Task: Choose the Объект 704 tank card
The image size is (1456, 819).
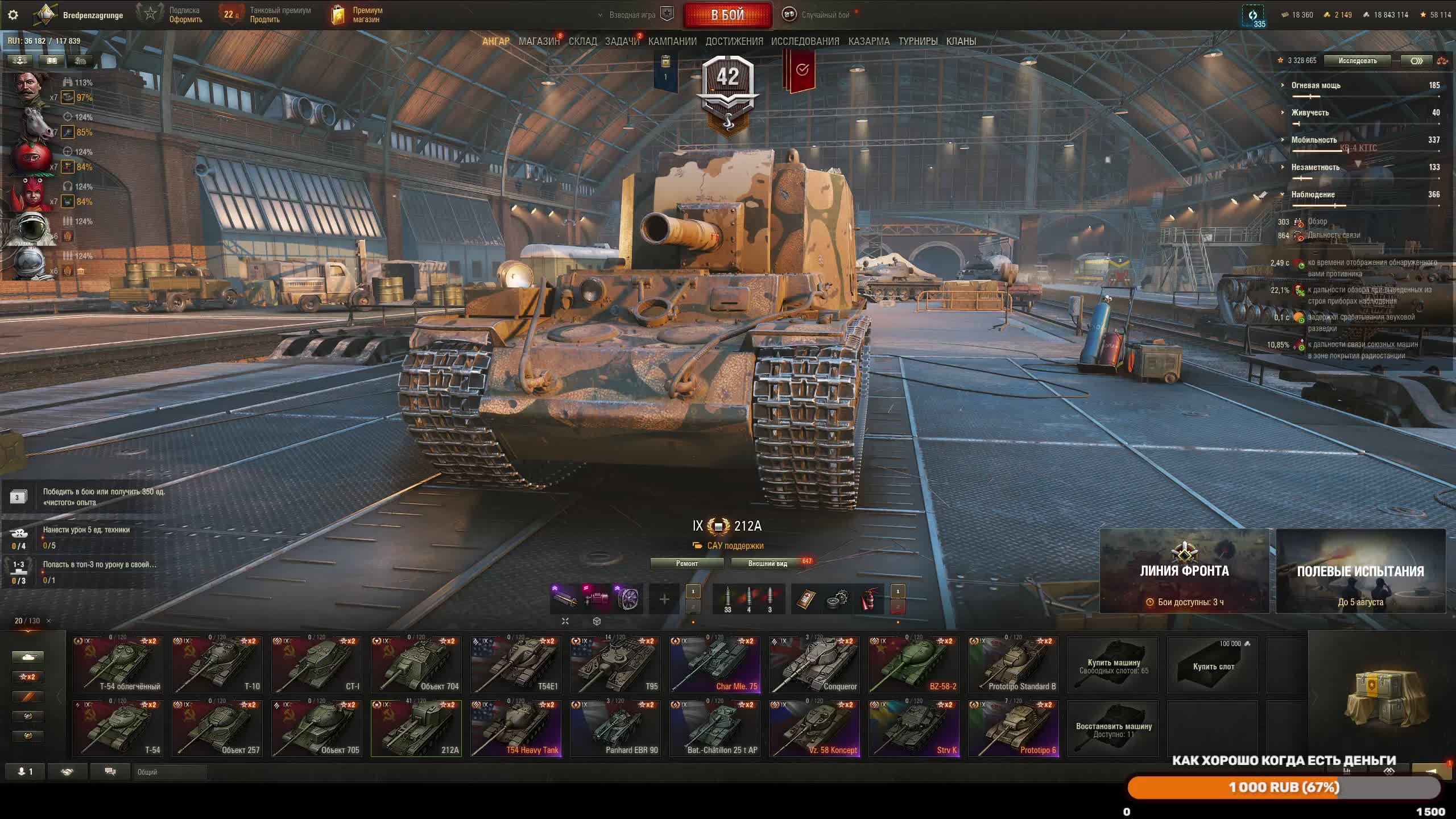Action: (x=416, y=664)
